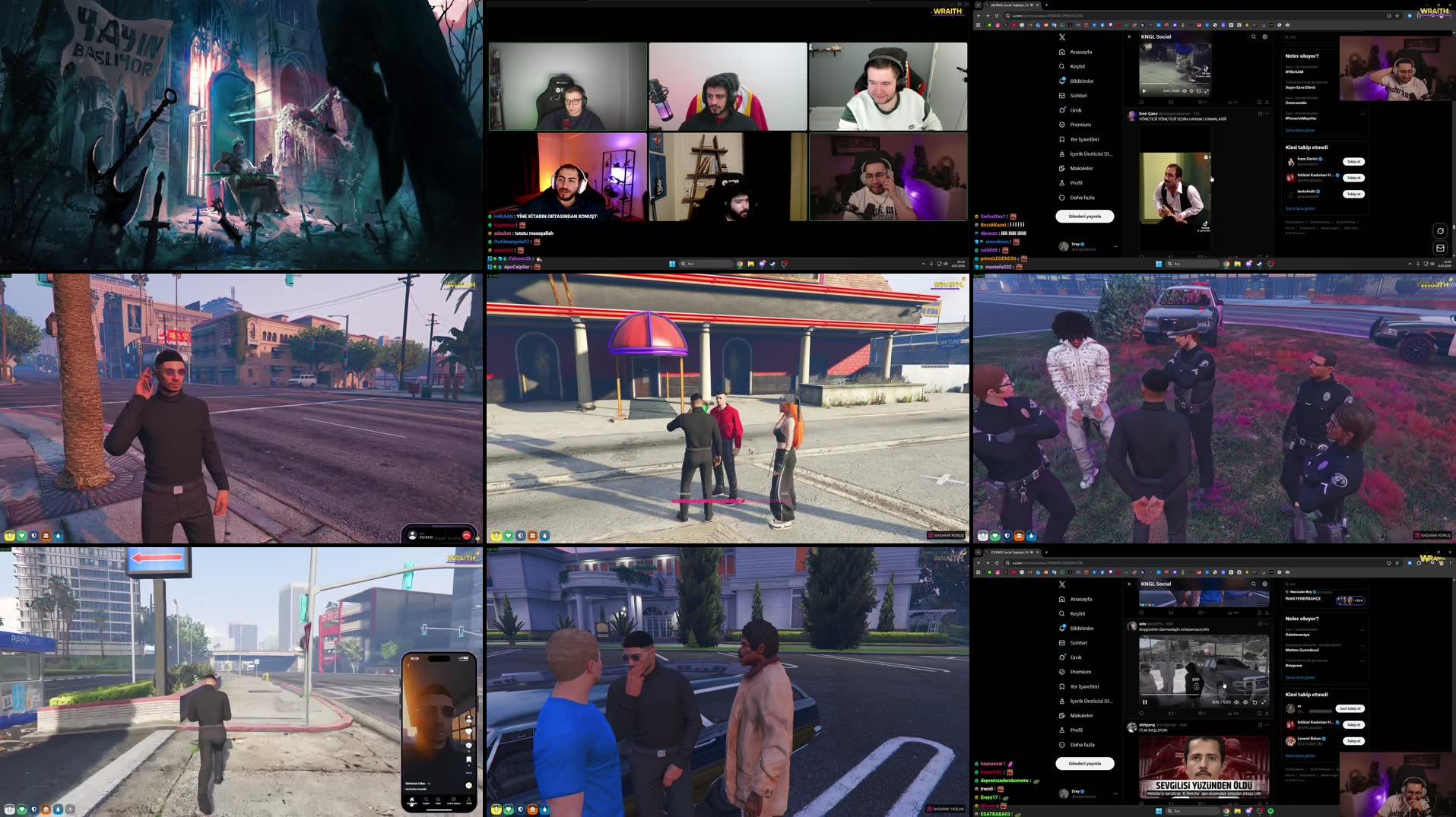Open the KNGL Social settings gear
The image size is (1456, 817).
pos(1264,36)
